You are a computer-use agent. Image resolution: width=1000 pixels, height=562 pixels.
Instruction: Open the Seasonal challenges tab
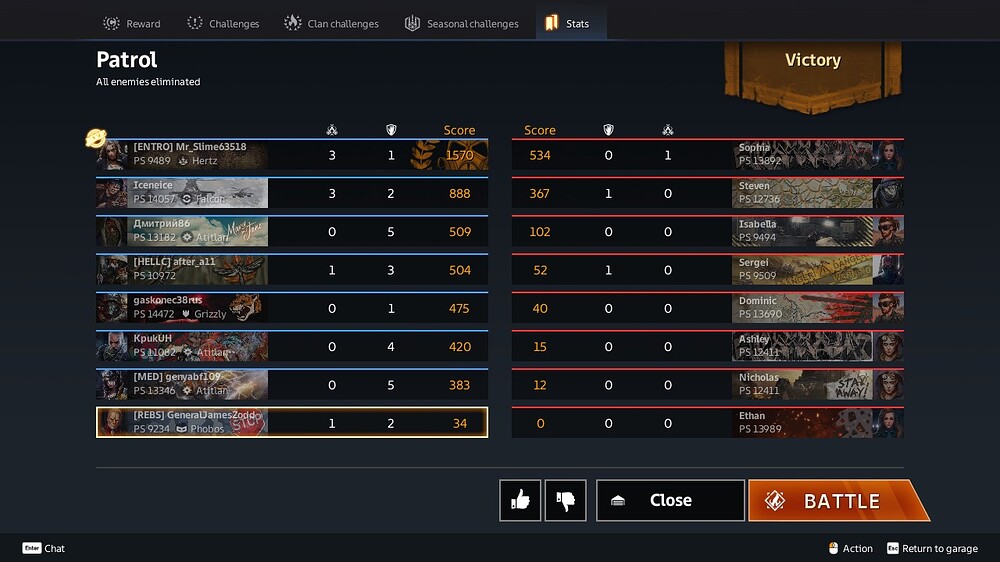(461, 23)
